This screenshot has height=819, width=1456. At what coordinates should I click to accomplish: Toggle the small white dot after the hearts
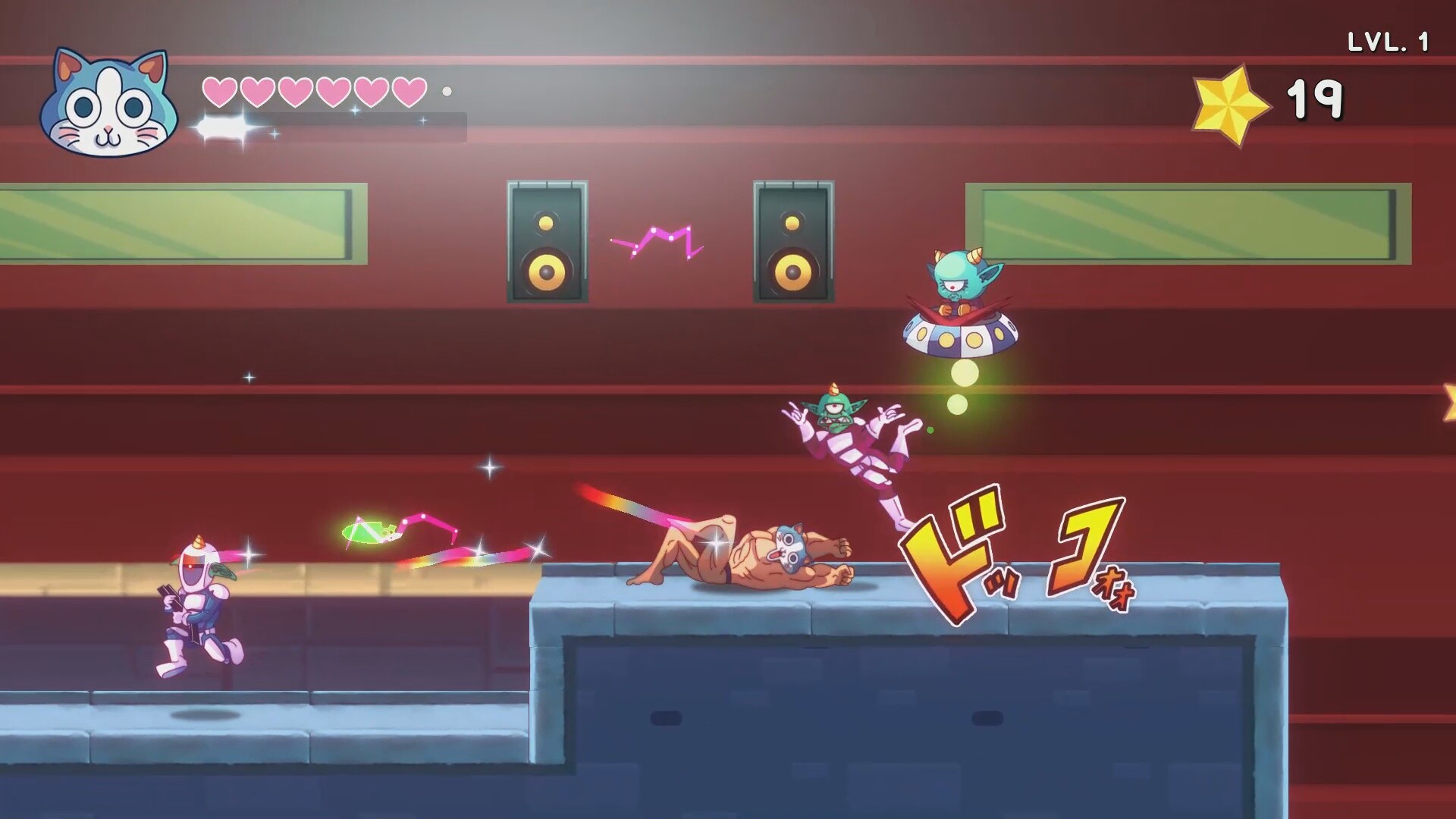tap(449, 93)
